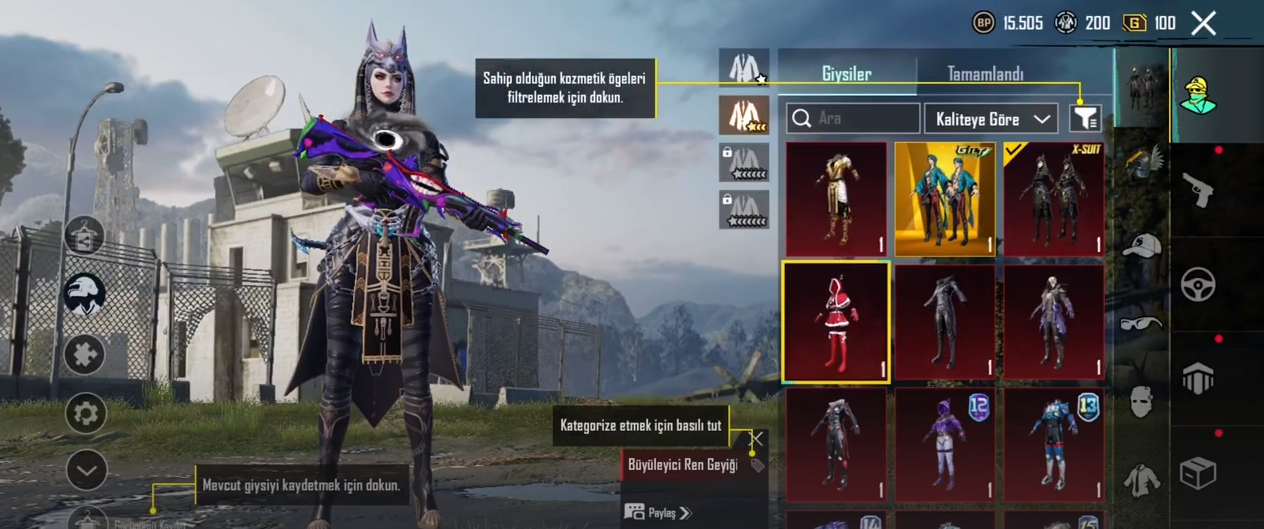The height and width of the screenshot is (529, 1264).
Task: Click the Ara search field
Action: pyautogui.click(x=853, y=119)
